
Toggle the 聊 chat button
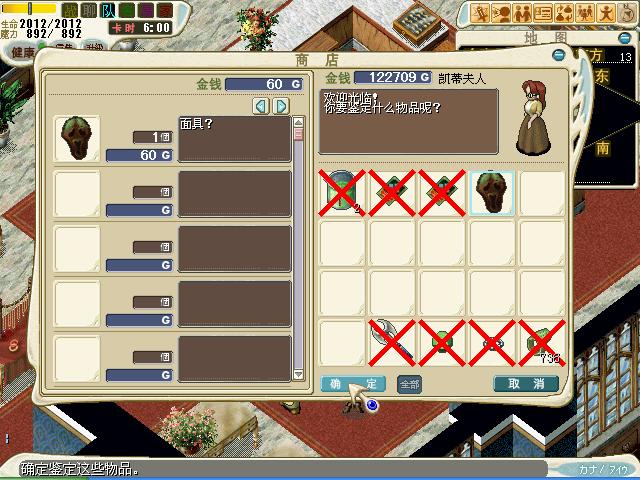[89, 9]
